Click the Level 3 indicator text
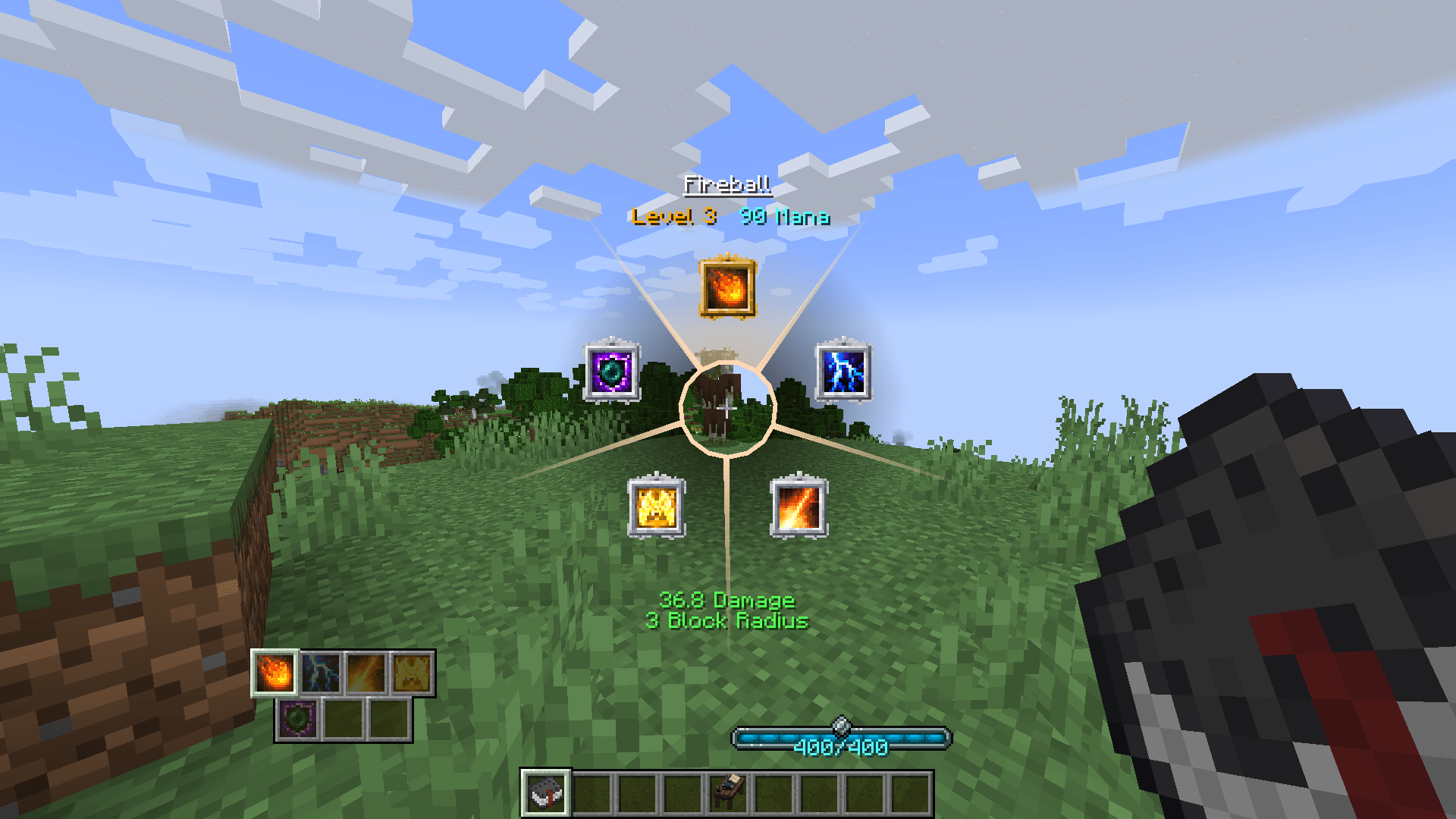Screen dimensions: 1456x819 point(667,218)
